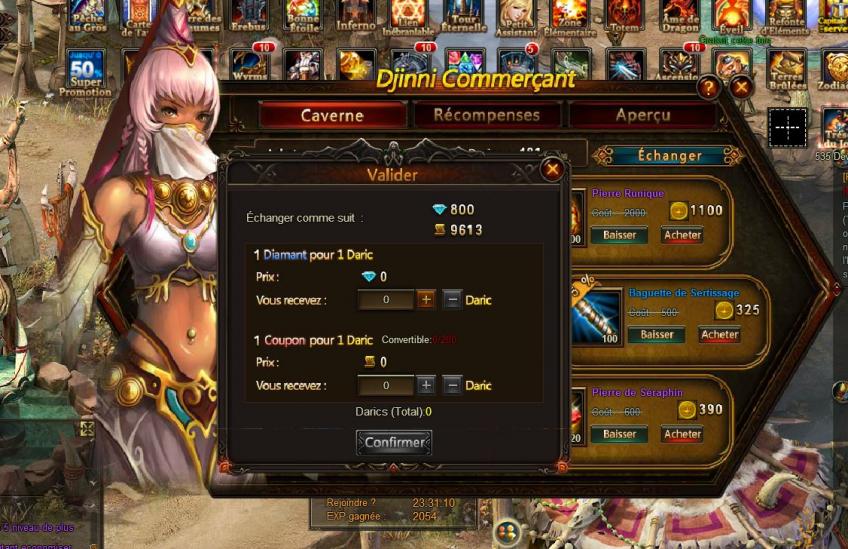Lower the Baguette de Sertissage price
Screen dimensions: 848x549
pos(656,335)
